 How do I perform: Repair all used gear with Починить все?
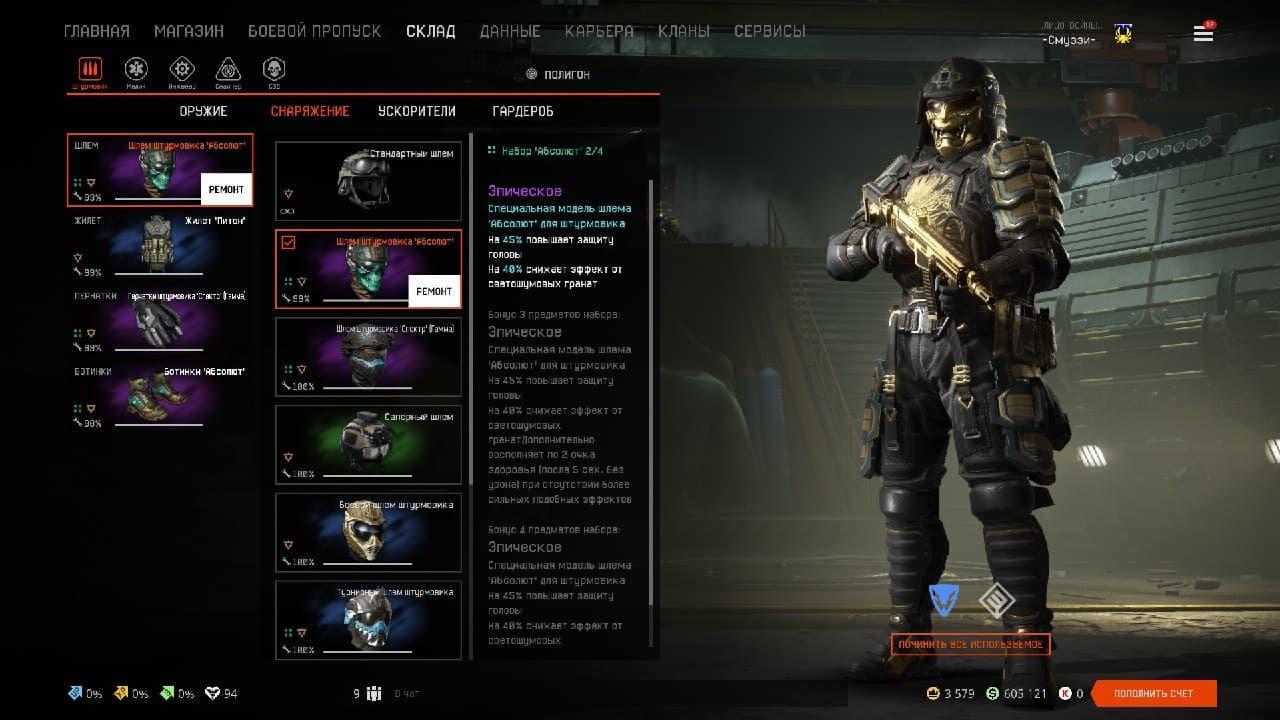click(970, 644)
